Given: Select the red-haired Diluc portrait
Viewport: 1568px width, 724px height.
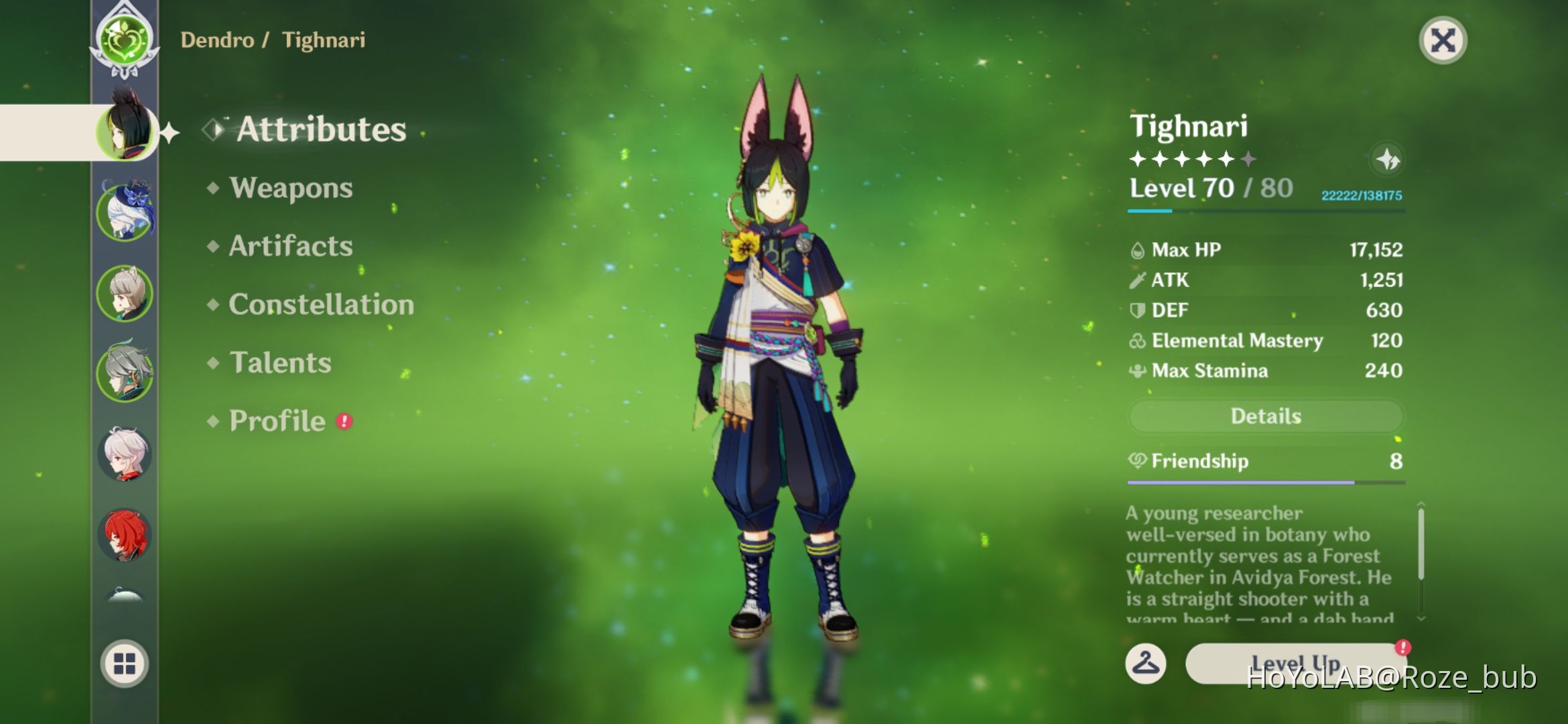Looking at the screenshot, I should (x=124, y=536).
